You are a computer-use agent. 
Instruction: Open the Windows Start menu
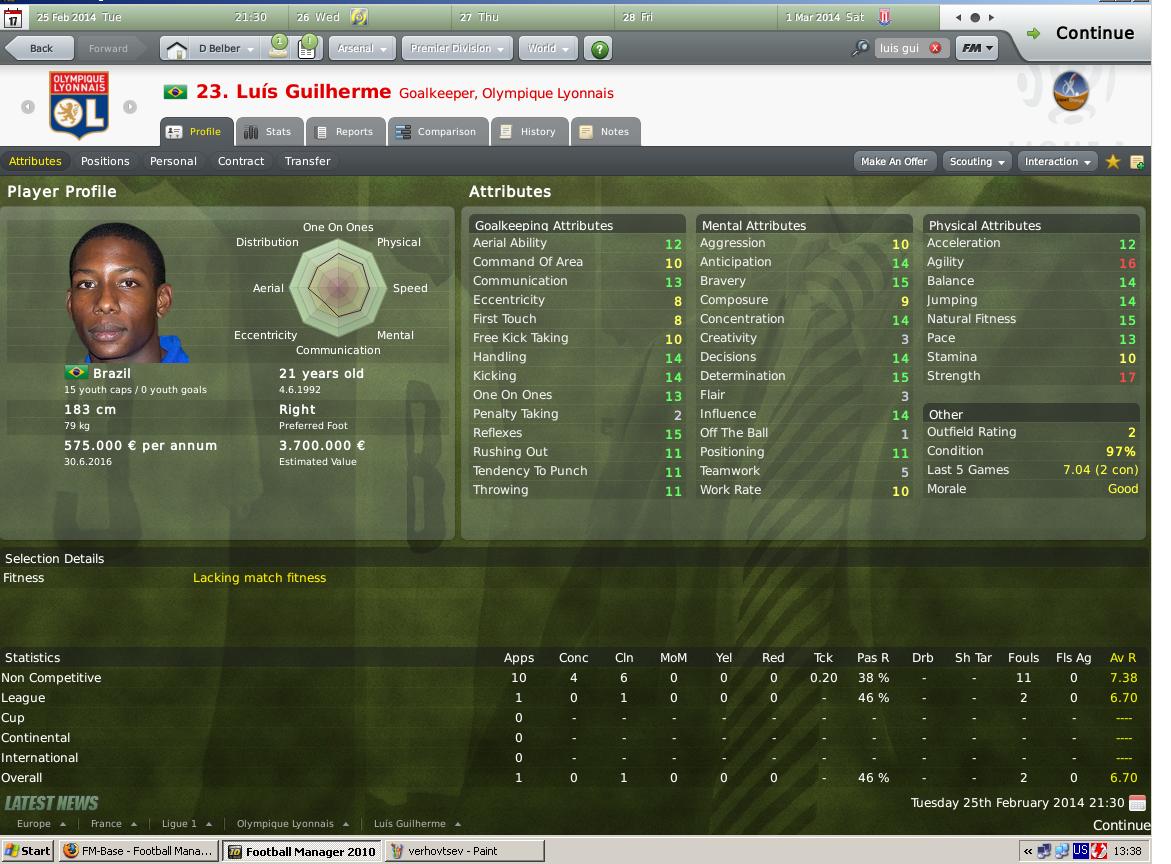28,851
